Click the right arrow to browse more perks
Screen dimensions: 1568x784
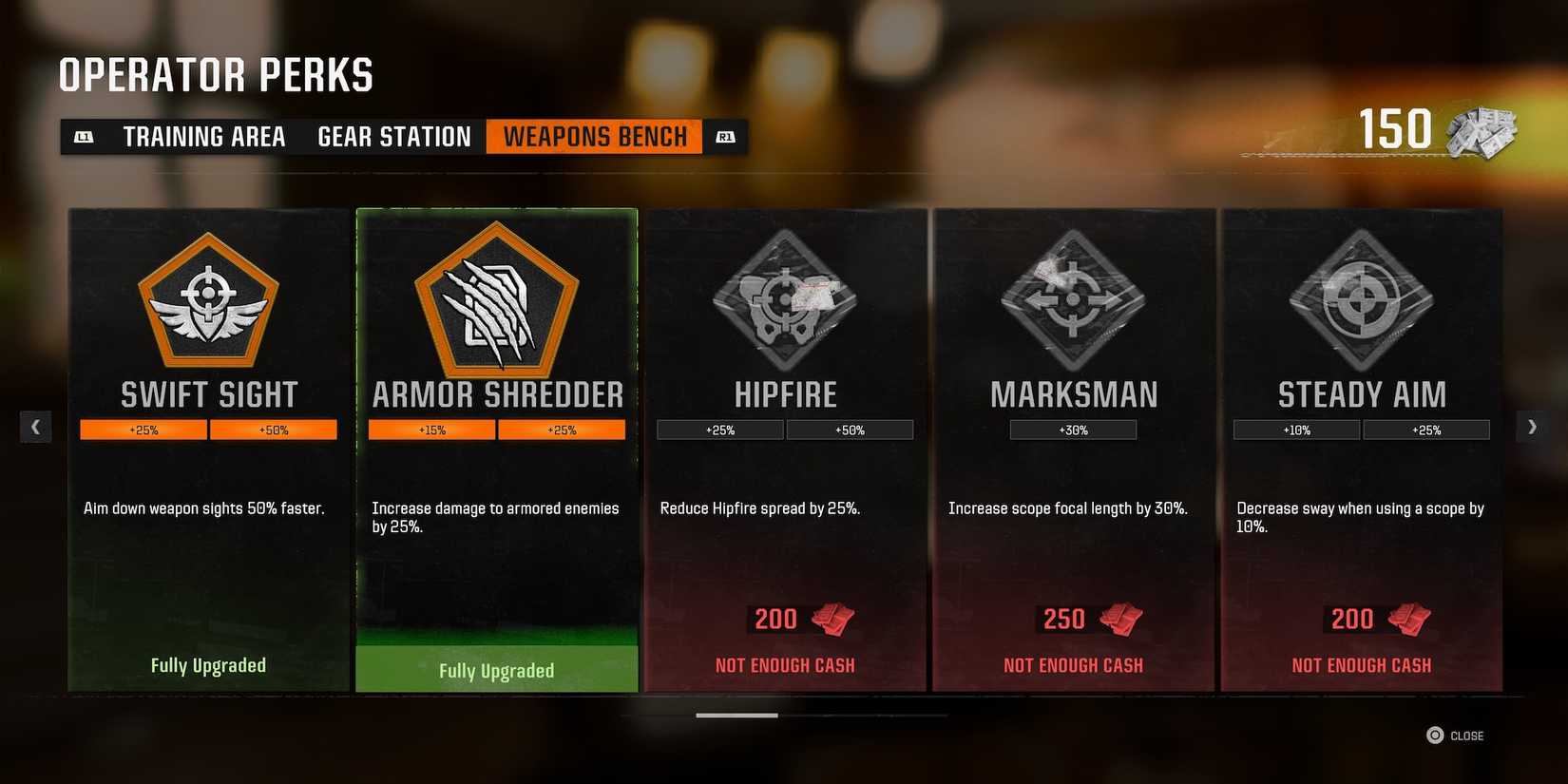click(x=1531, y=427)
